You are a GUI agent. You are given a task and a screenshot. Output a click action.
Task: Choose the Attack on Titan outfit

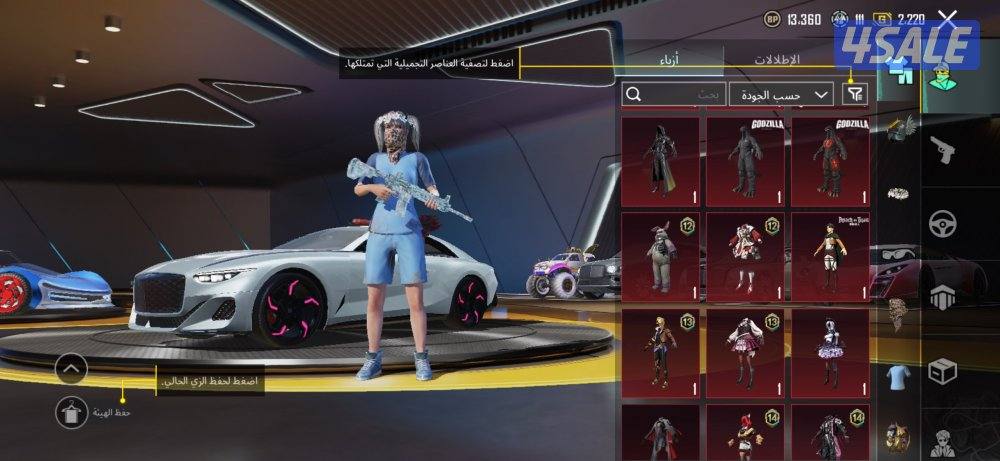tap(830, 256)
